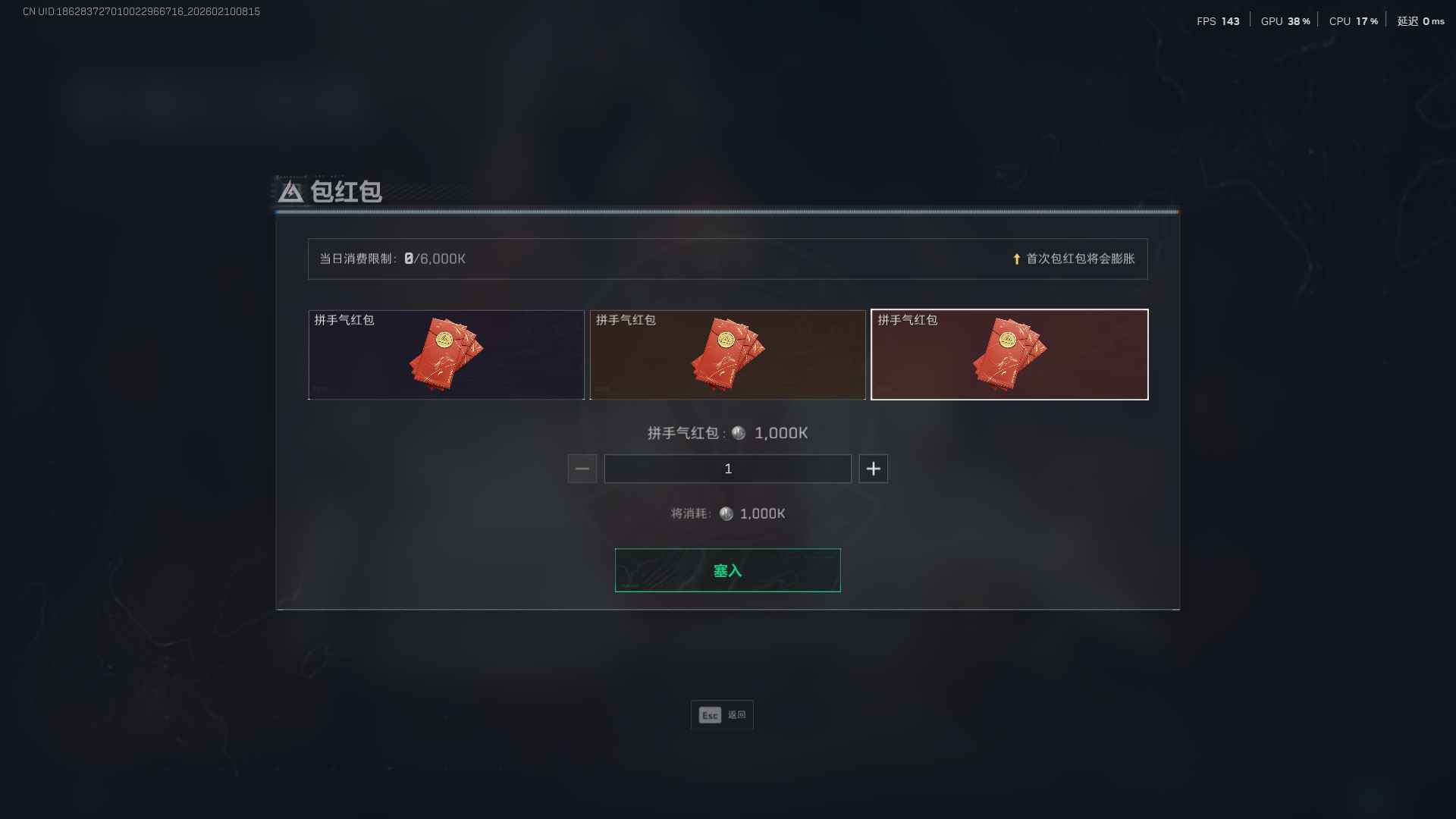The width and height of the screenshot is (1456, 819).
Task: Click the quantity input showing 1
Action: coord(727,468)
